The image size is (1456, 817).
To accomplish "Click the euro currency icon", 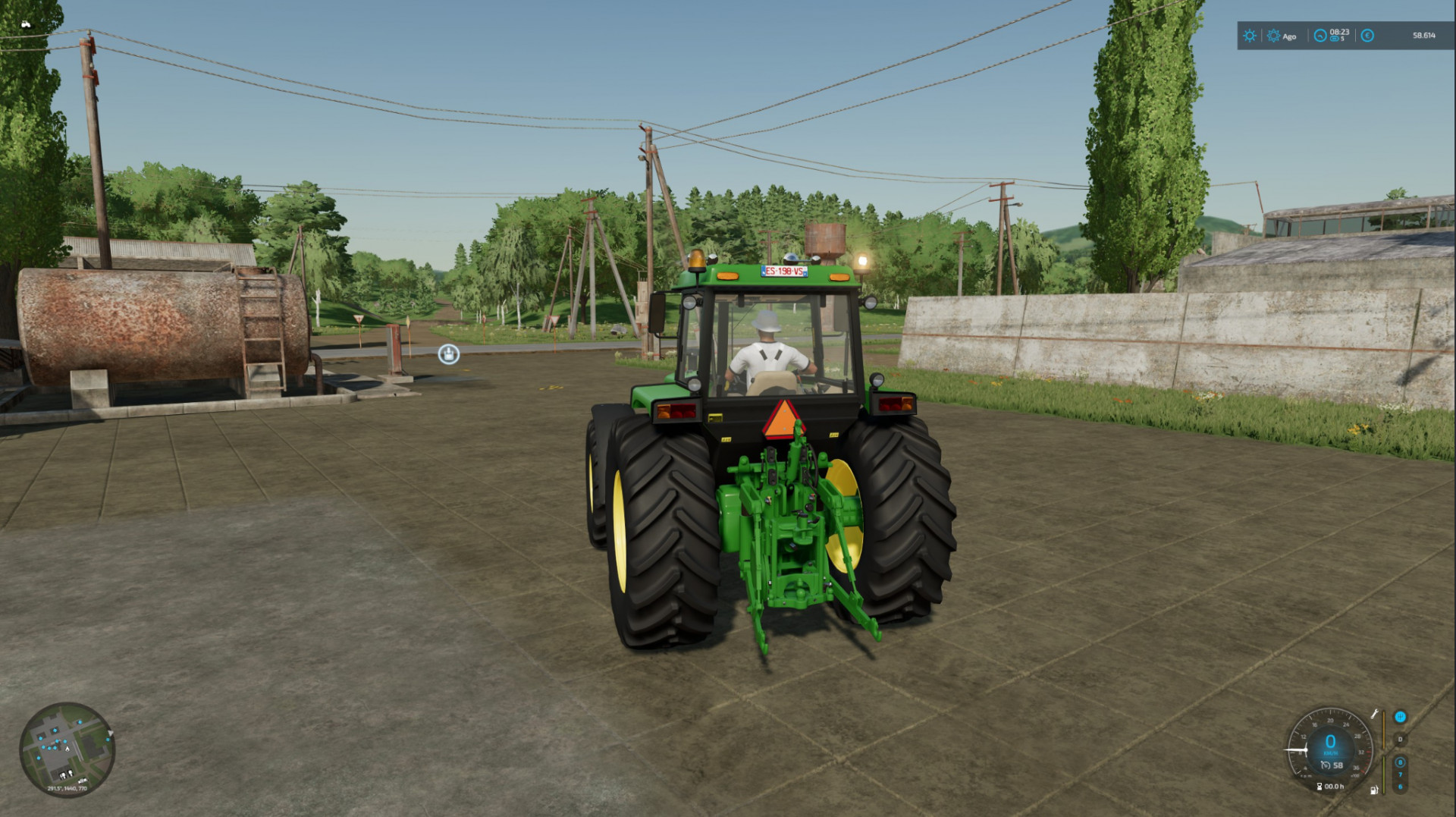I will coord(1367,36).
